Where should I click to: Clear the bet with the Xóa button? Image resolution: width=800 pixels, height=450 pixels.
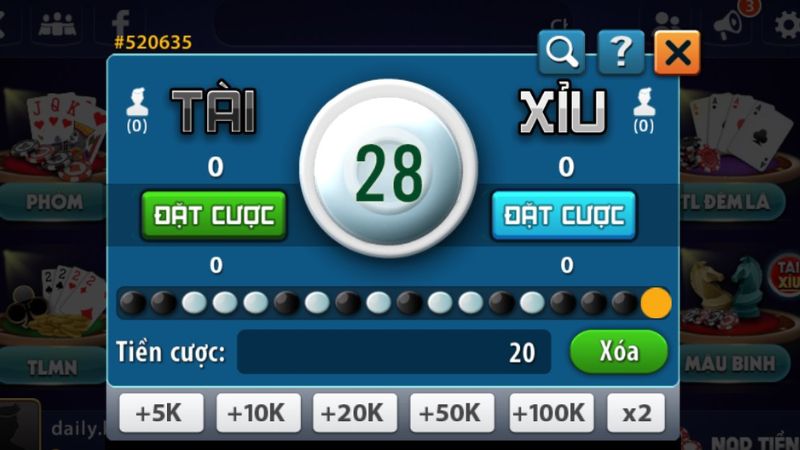618,352
